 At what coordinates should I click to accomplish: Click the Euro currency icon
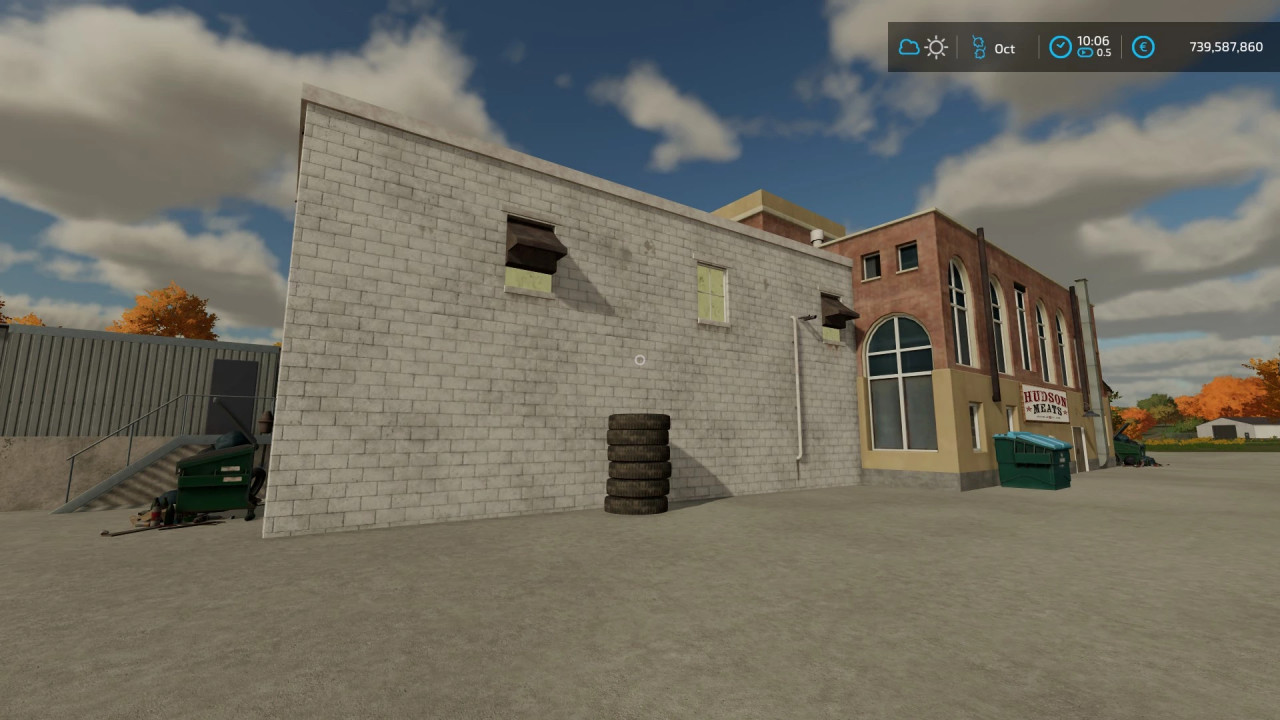point(1143,47)
